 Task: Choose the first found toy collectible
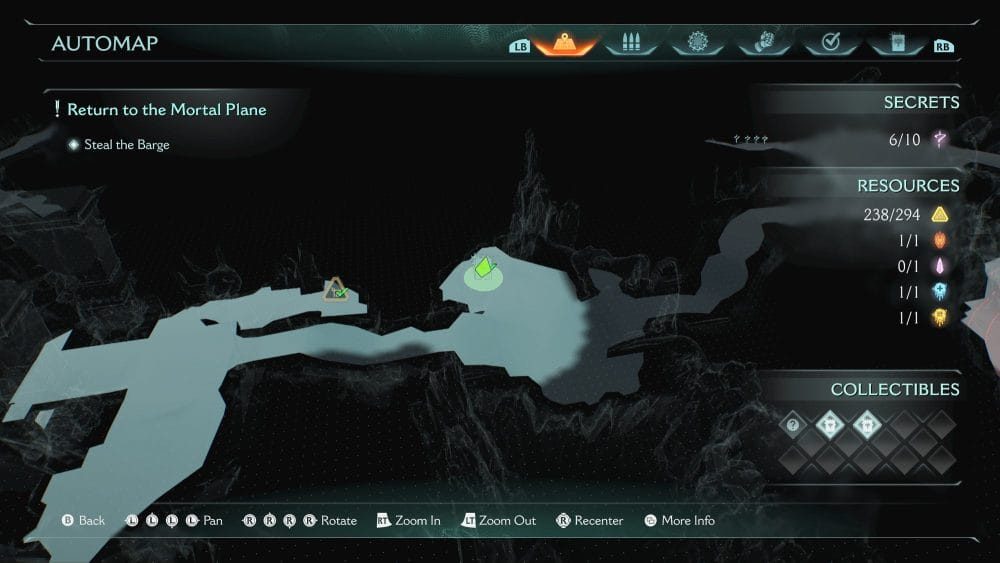pyautogui.click(x=829, y=425)
